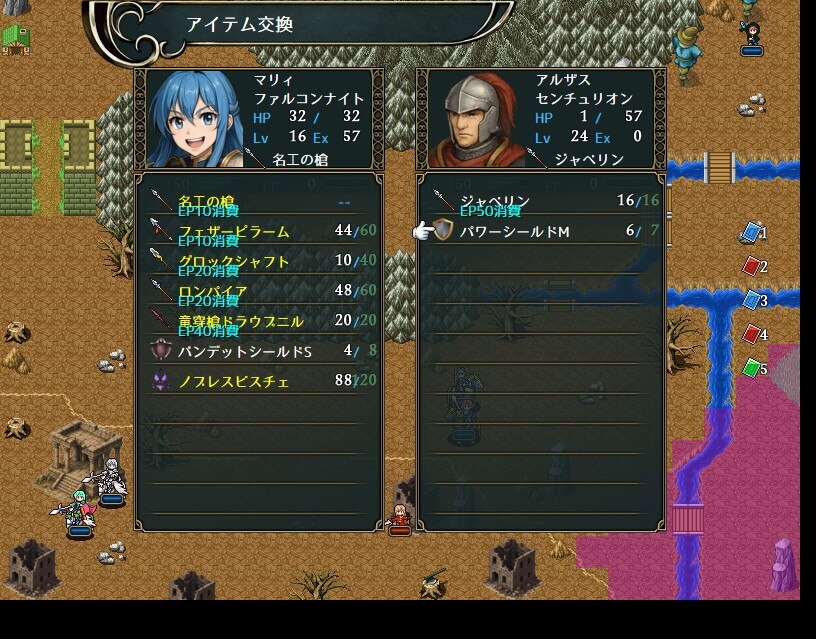Choose 竜穿槍ドラウプニル from the list
The image size is (816, 639).
(x=258, y=322)
